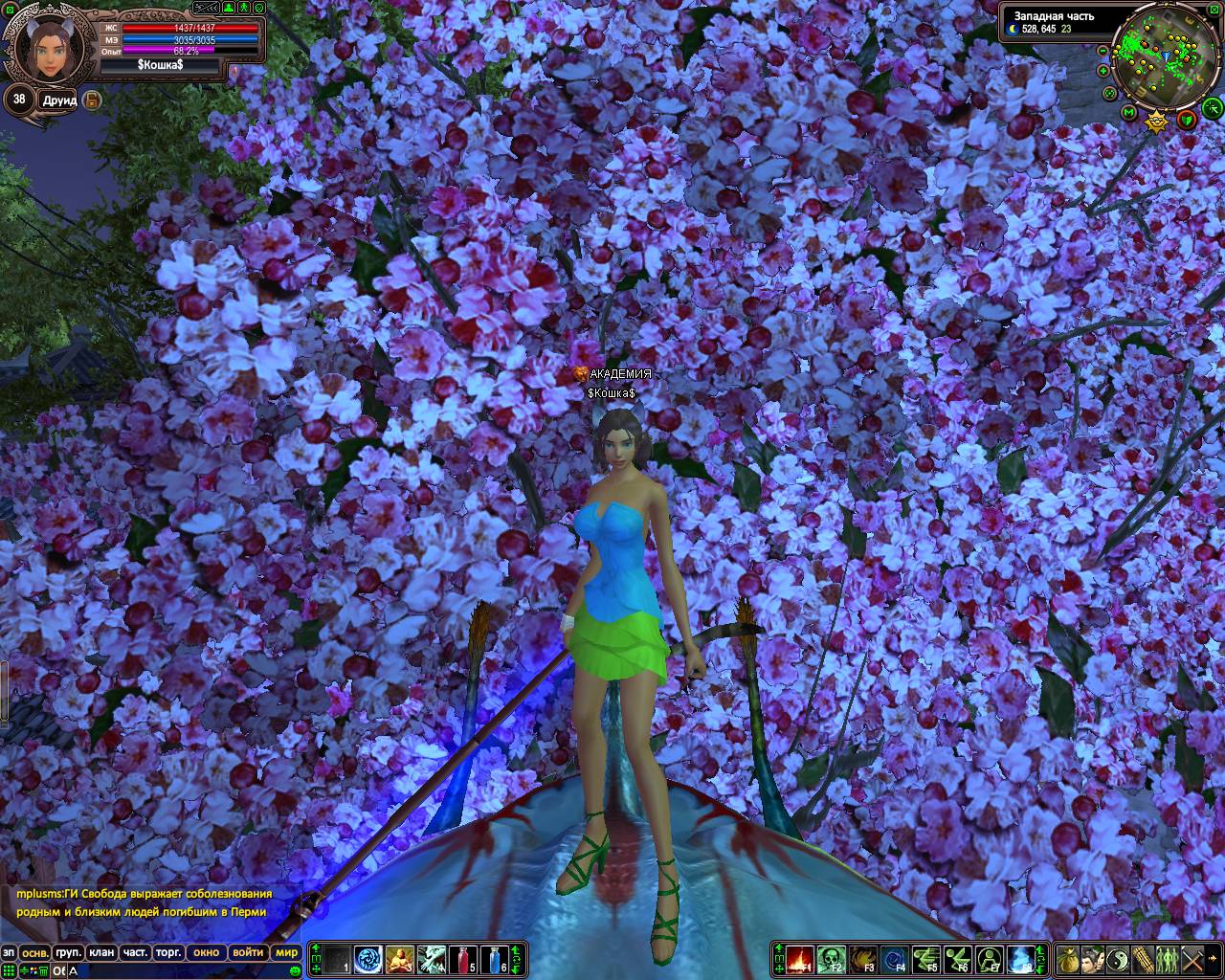Viewport: 1225px width, 980px height.
Task: Select the "клан" chat tab
Action: click(100, 952)
